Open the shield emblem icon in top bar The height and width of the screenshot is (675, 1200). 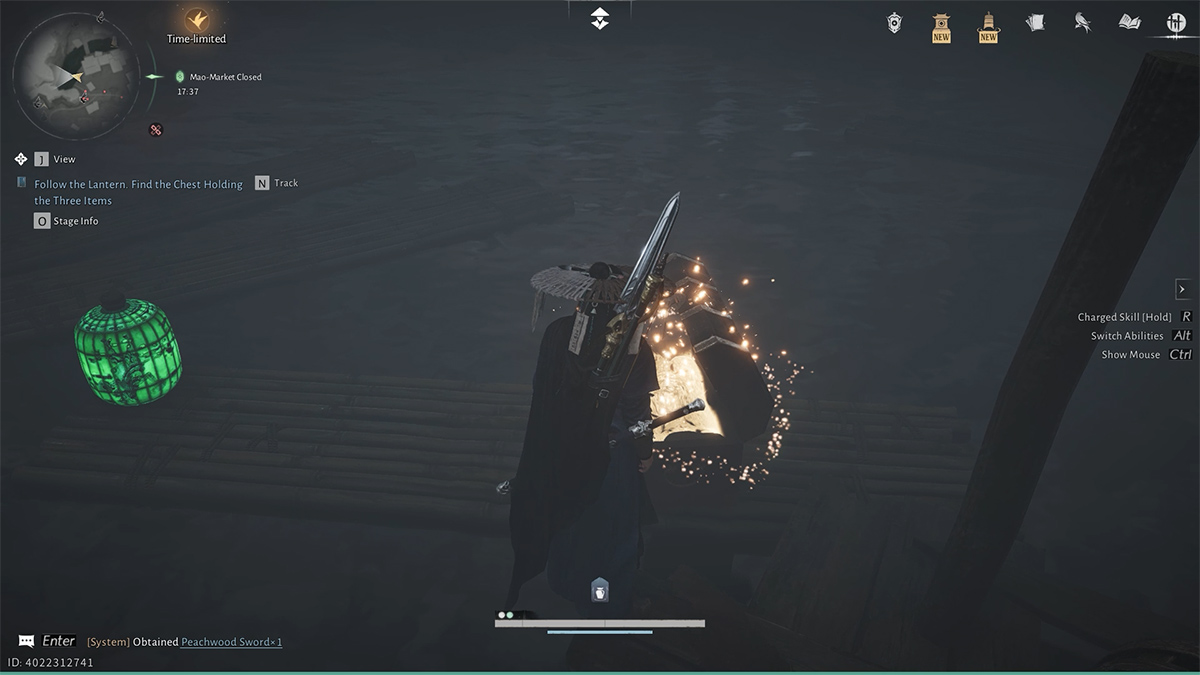(x=895, y=22)
